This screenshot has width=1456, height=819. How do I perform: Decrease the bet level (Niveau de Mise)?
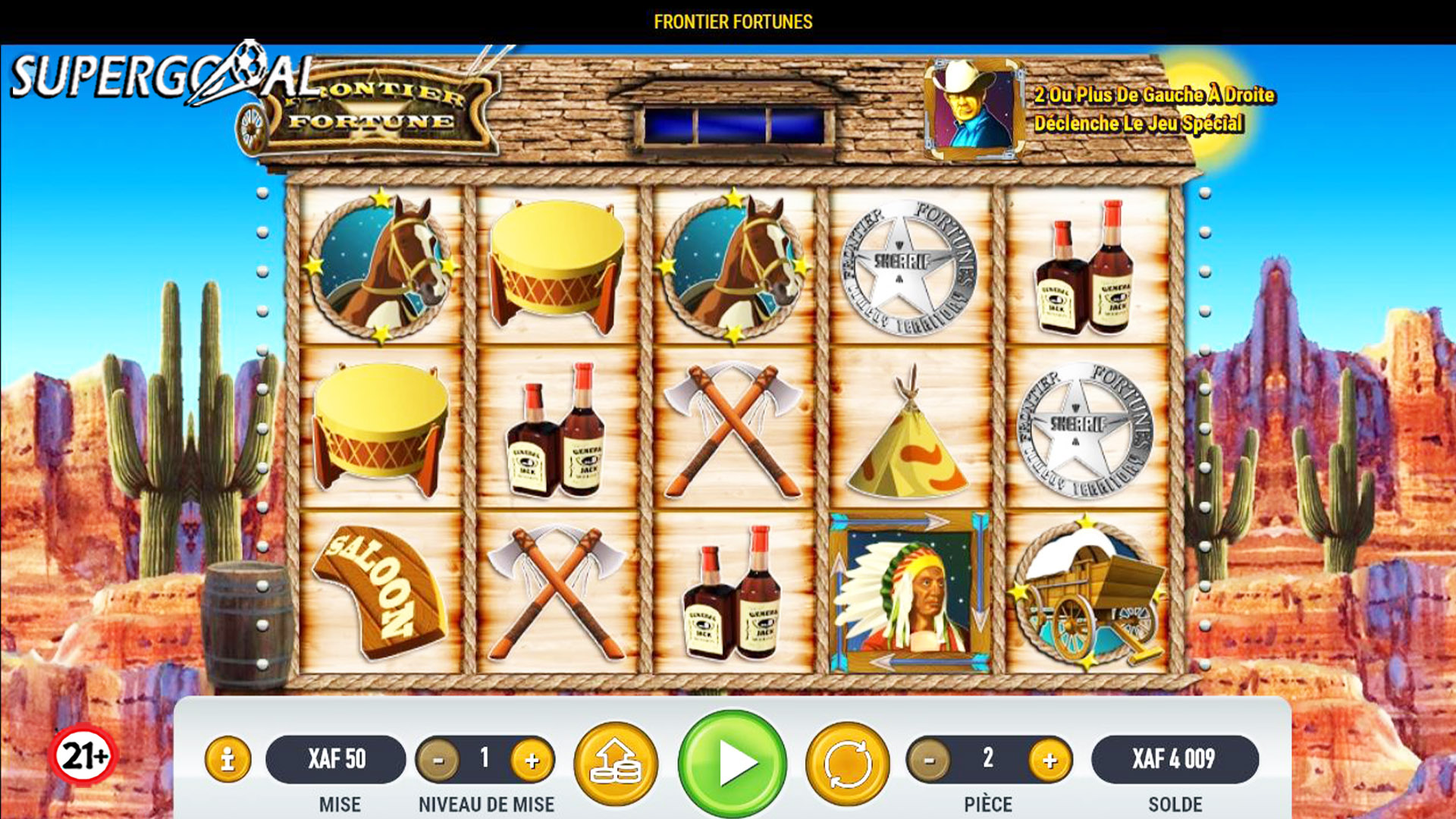[438, 760]
